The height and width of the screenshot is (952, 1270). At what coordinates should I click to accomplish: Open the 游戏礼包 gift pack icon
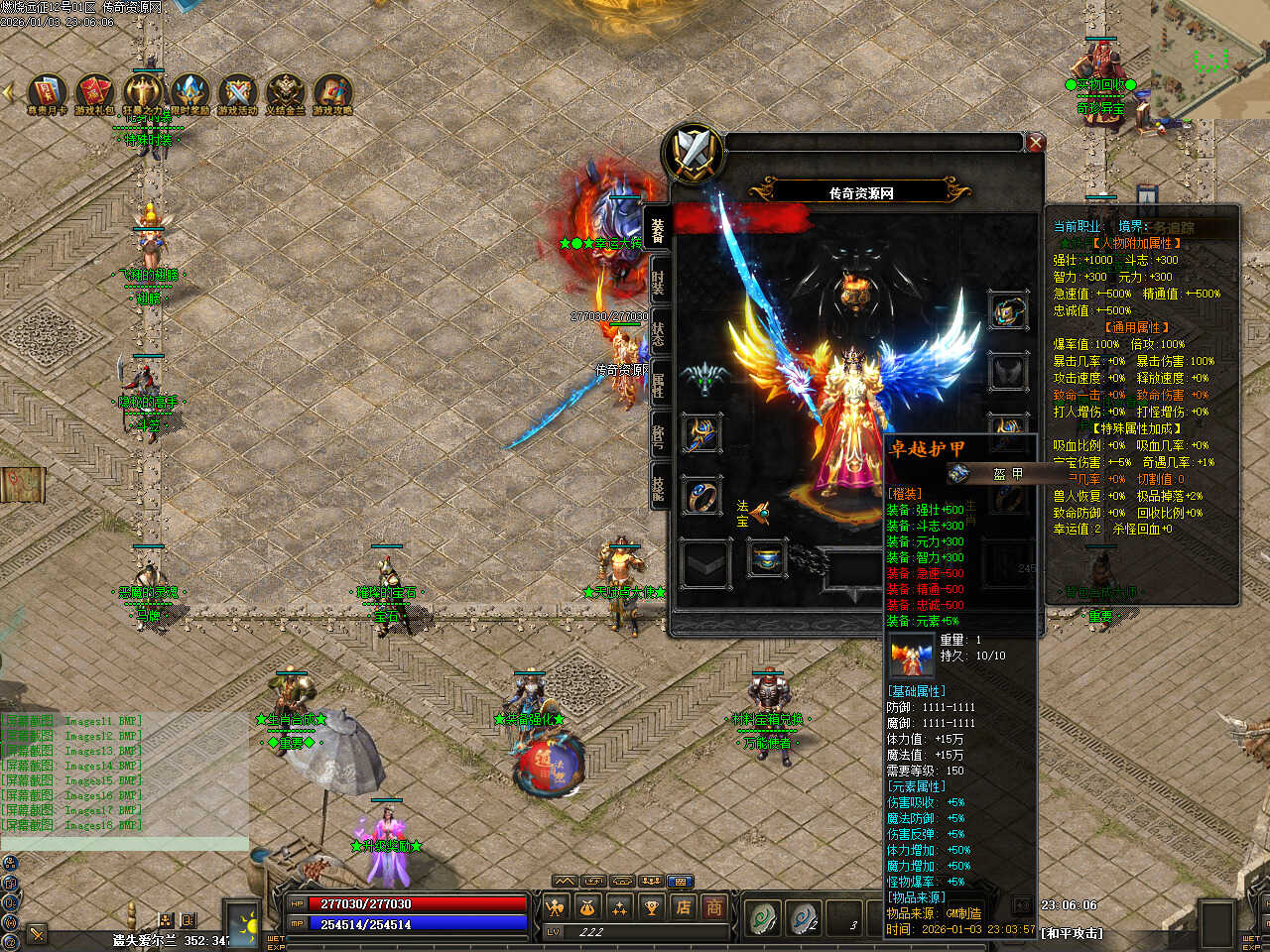[95, 91]
